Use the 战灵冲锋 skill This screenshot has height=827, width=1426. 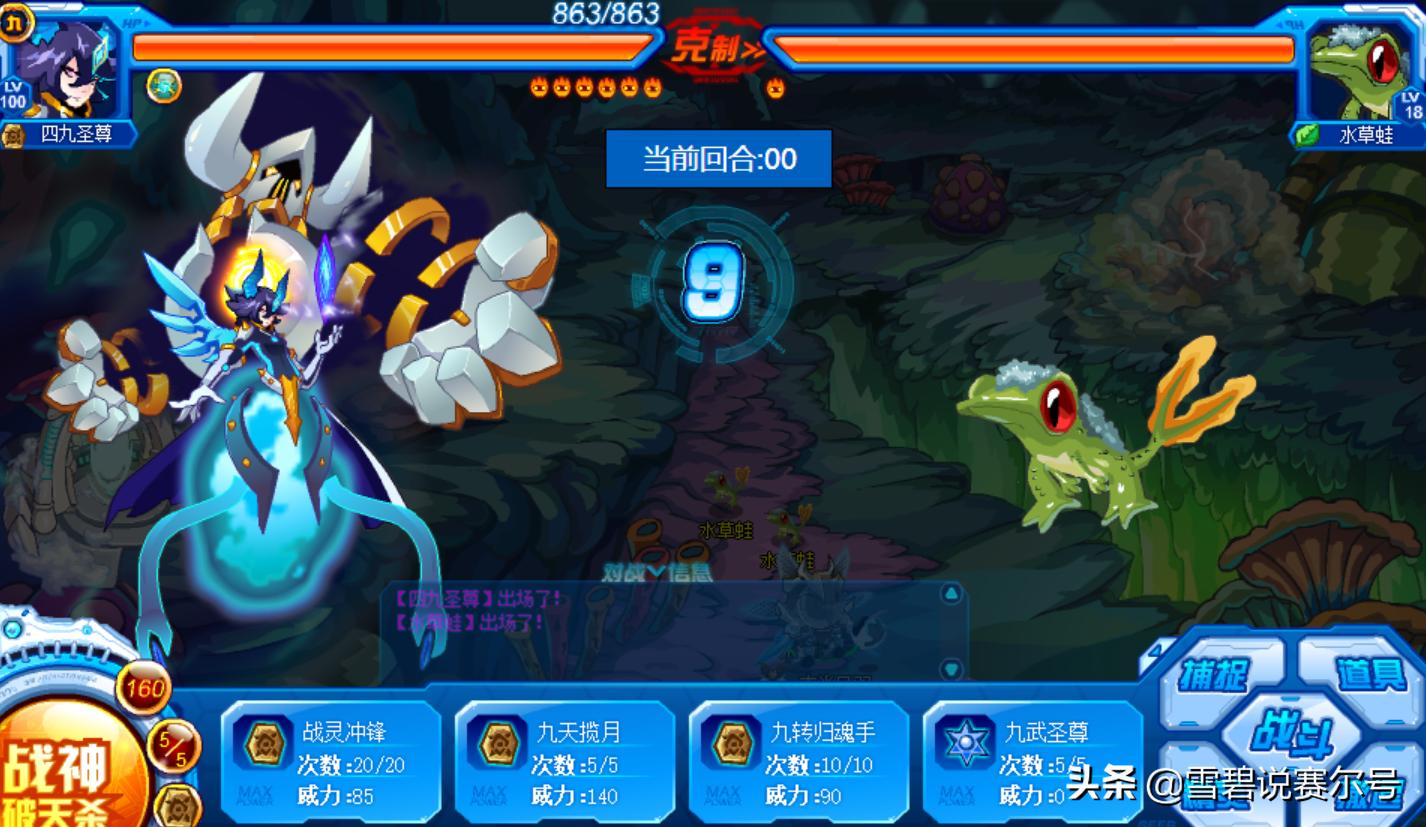pos(330,764)
